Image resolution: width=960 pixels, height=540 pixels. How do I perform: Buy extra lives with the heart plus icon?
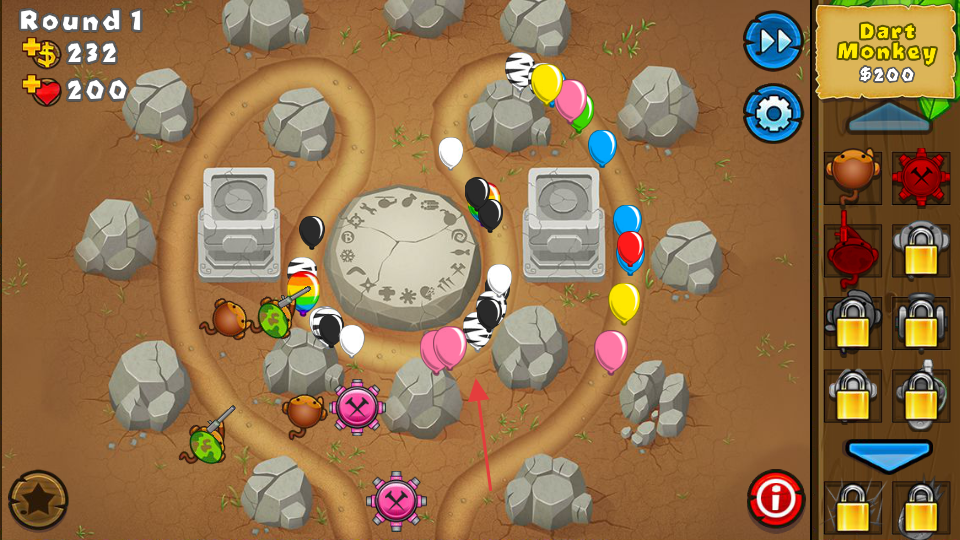pyautogui.click(x=40, y=90)
